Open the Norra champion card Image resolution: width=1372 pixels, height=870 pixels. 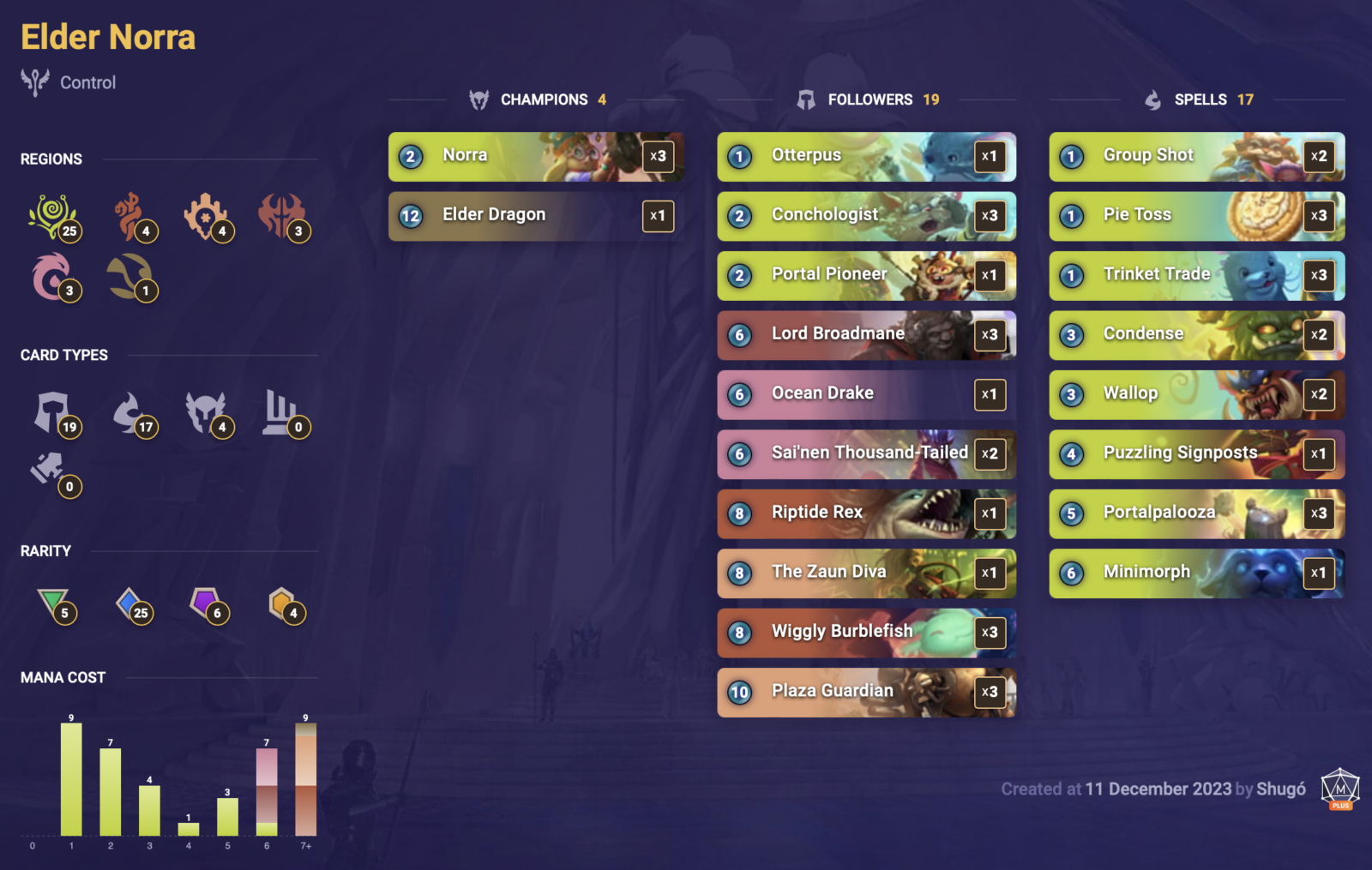click(535, 156)
